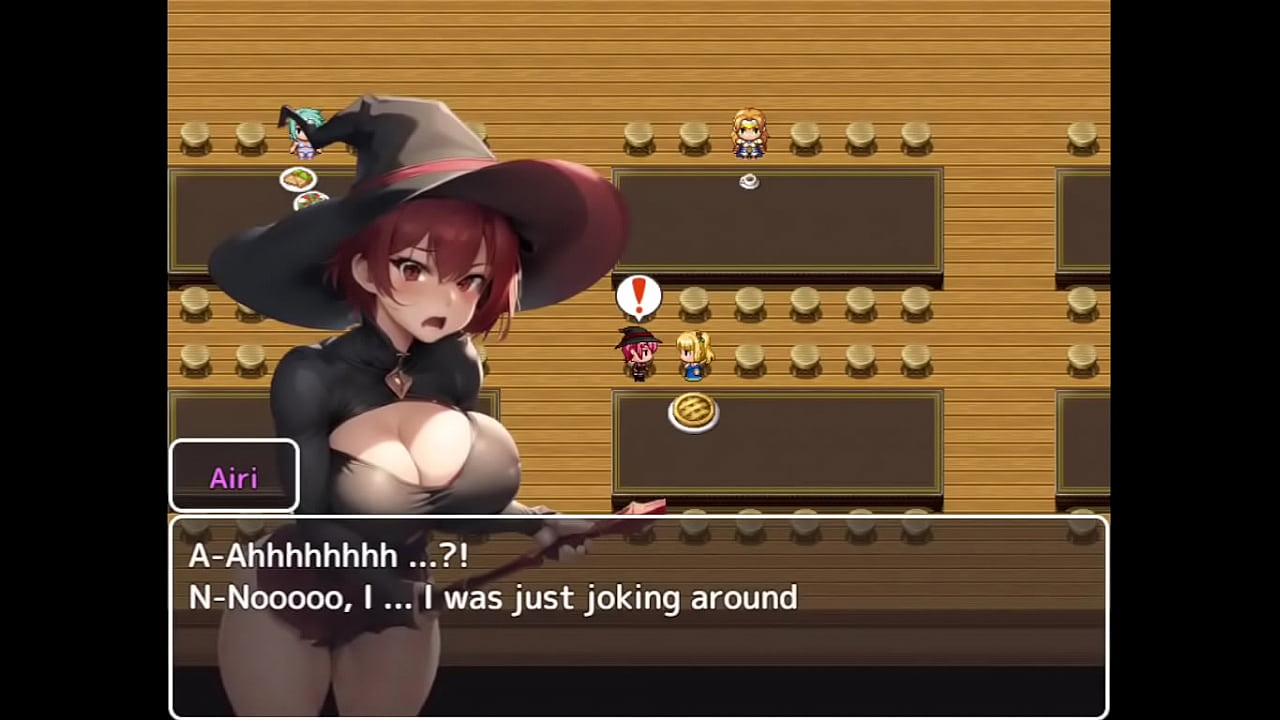Select the plate of food near the green-haired NPC
The height and width of the screenshot is (720, 1280).
[x=297, y=179]
